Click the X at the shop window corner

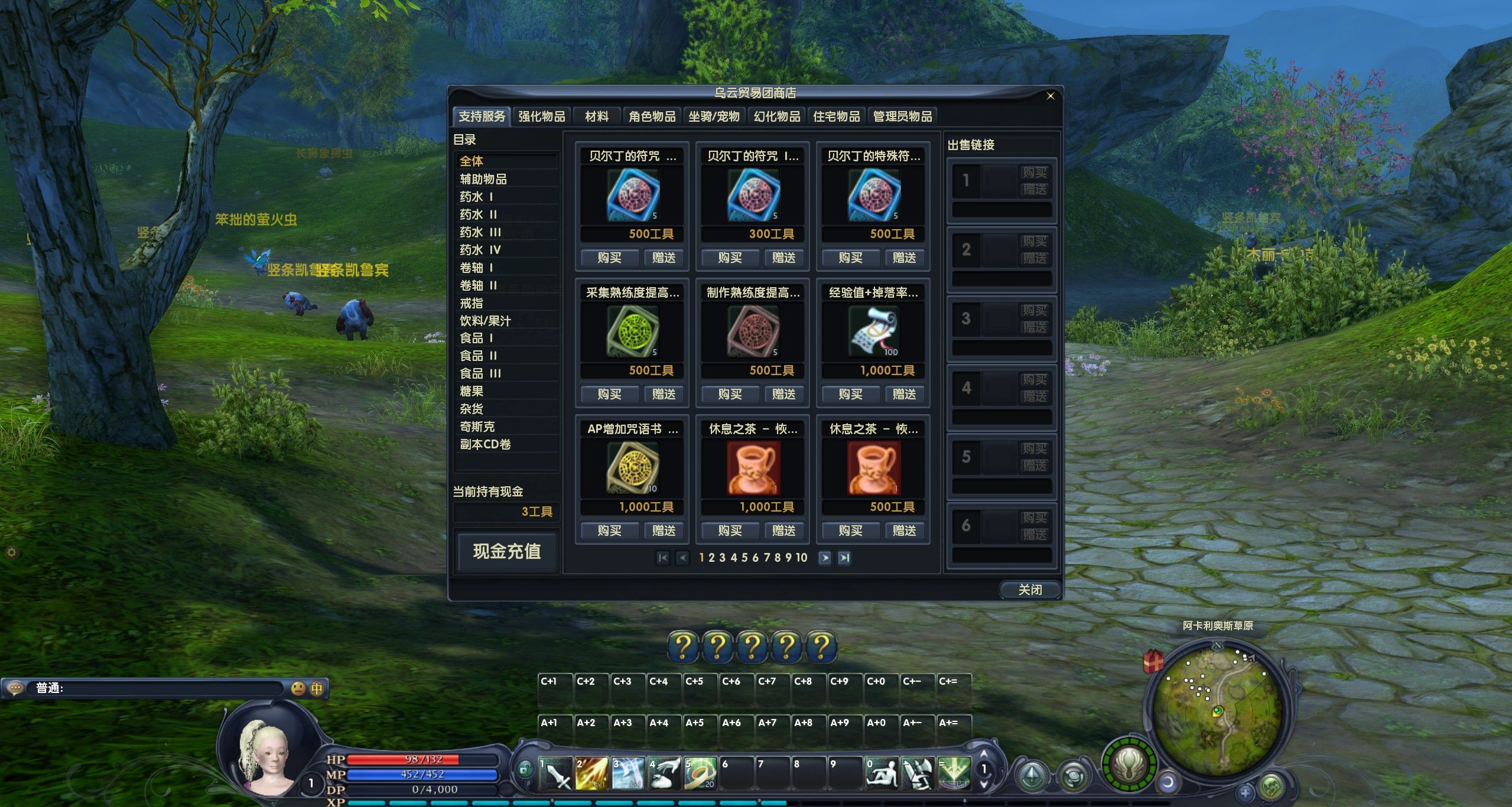[x=1050, y=96]
